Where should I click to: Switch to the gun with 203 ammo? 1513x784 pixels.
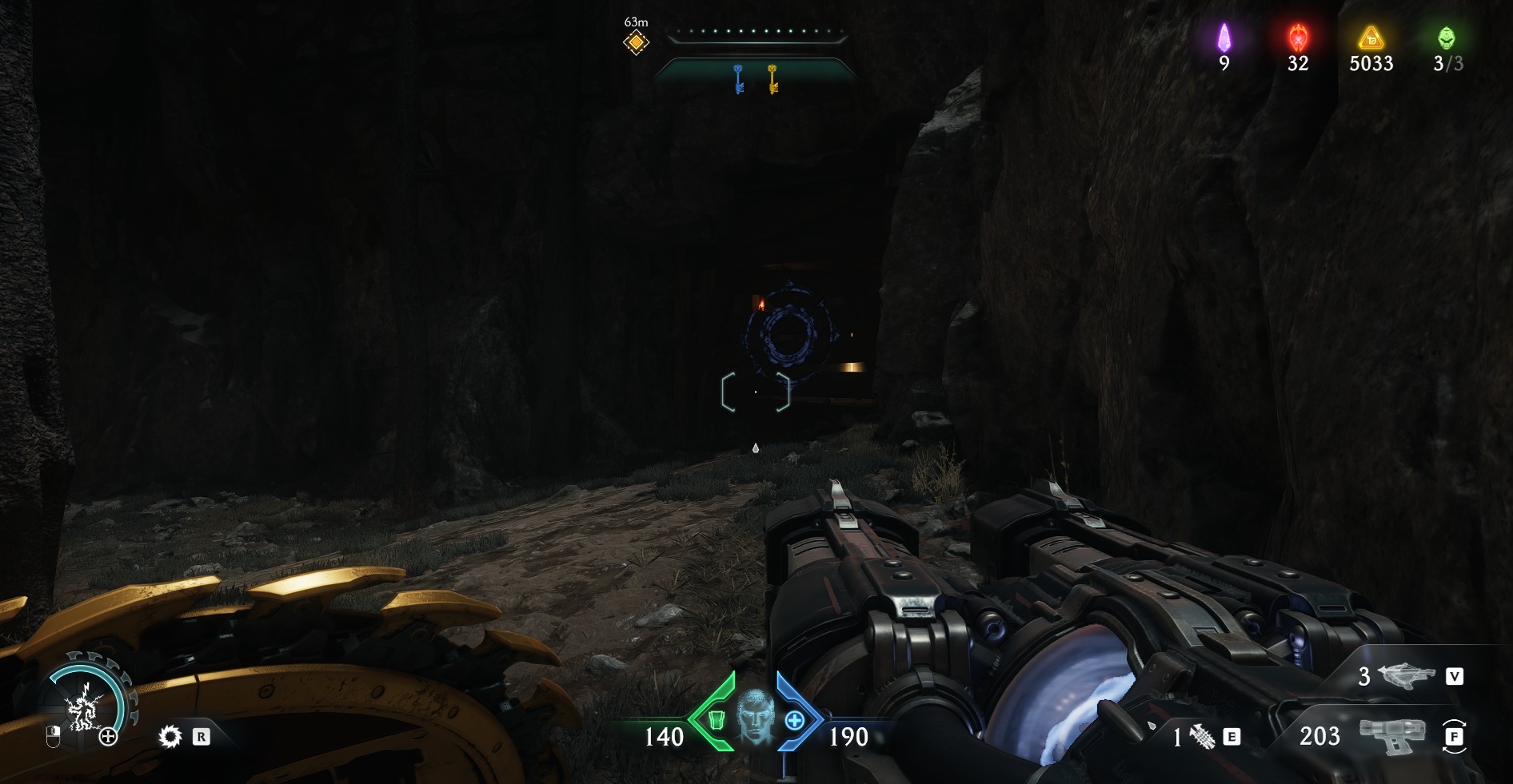[x=1392, y=735]
